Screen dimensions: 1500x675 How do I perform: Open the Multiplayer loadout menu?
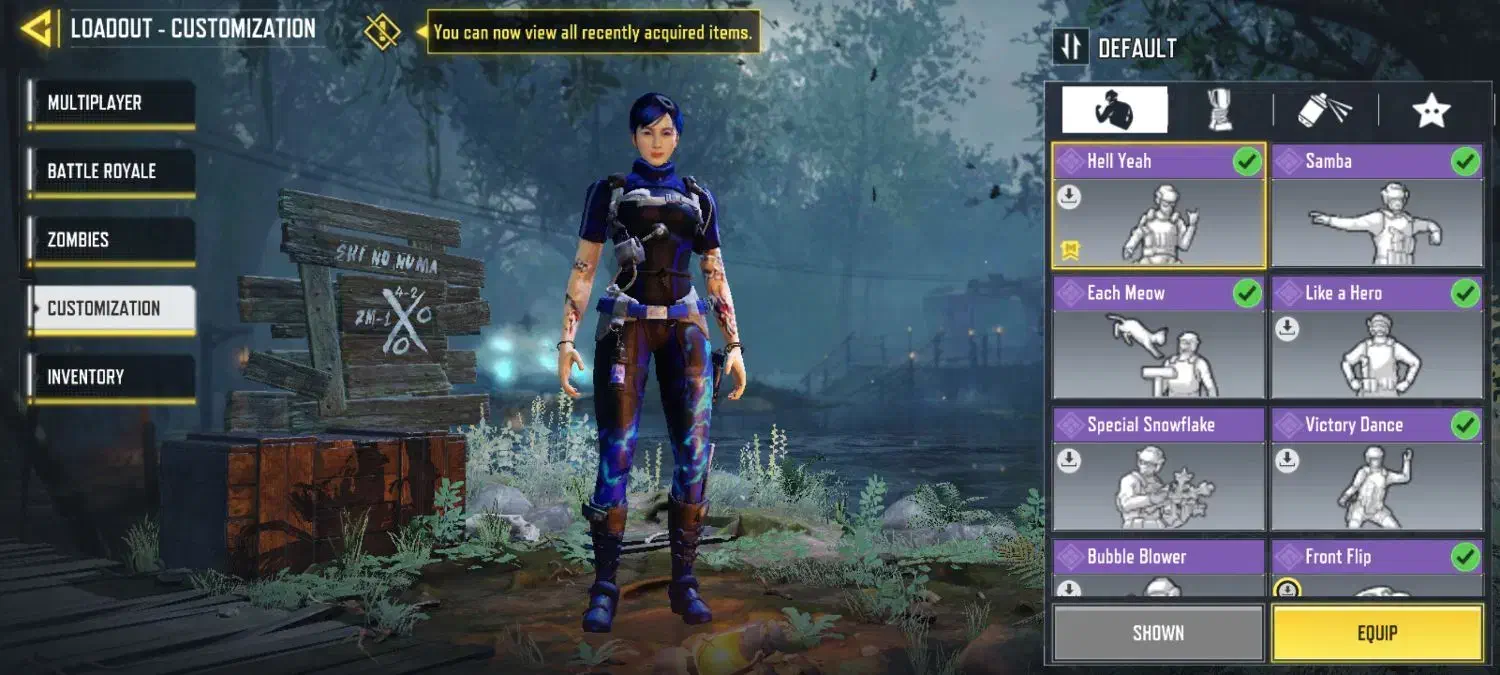(111, 104)
